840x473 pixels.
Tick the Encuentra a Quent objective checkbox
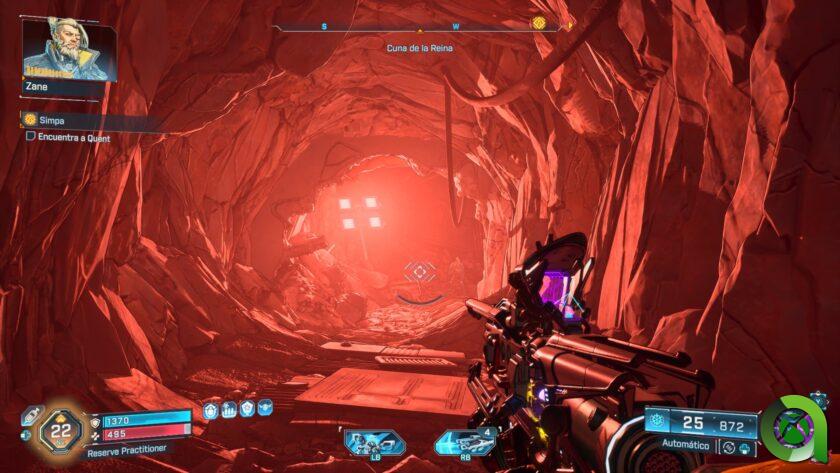tap(31, 136)
